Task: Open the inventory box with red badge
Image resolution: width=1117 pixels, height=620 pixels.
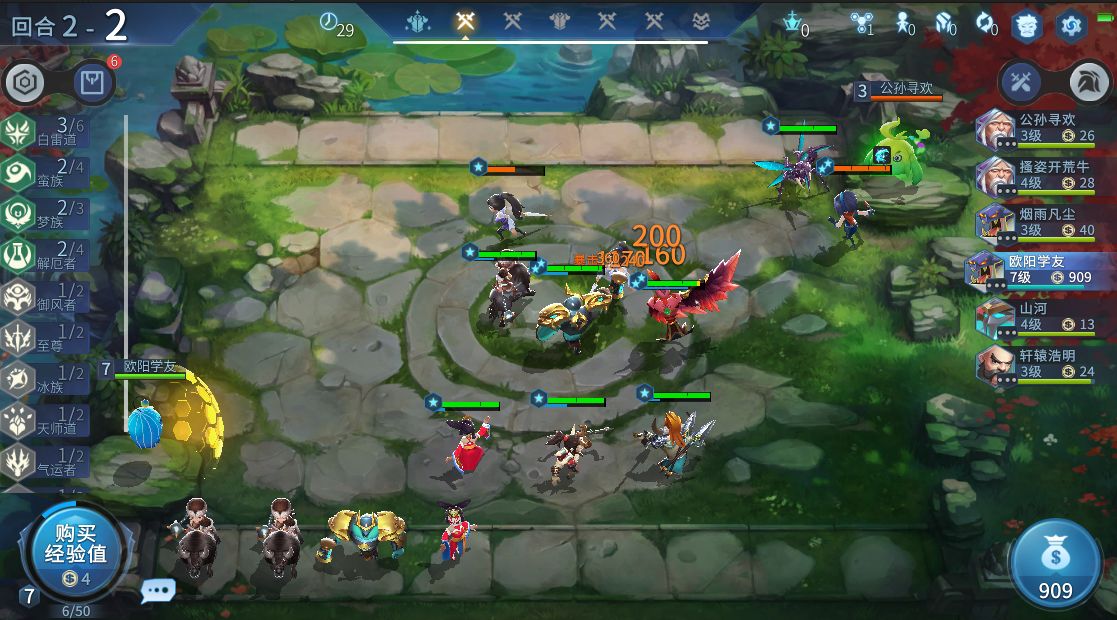Action: [x=94, y=82]
